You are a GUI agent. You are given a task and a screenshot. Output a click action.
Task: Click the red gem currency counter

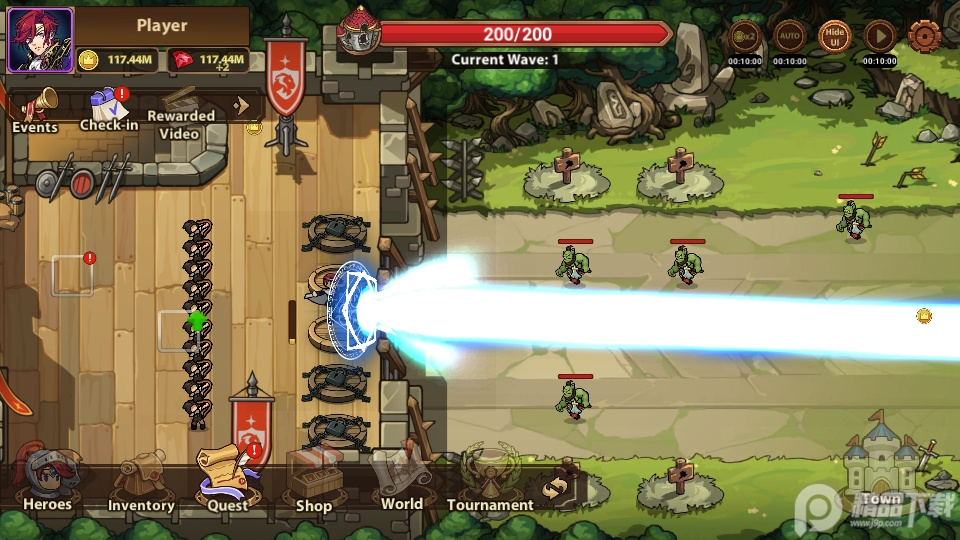pos(209,59)
